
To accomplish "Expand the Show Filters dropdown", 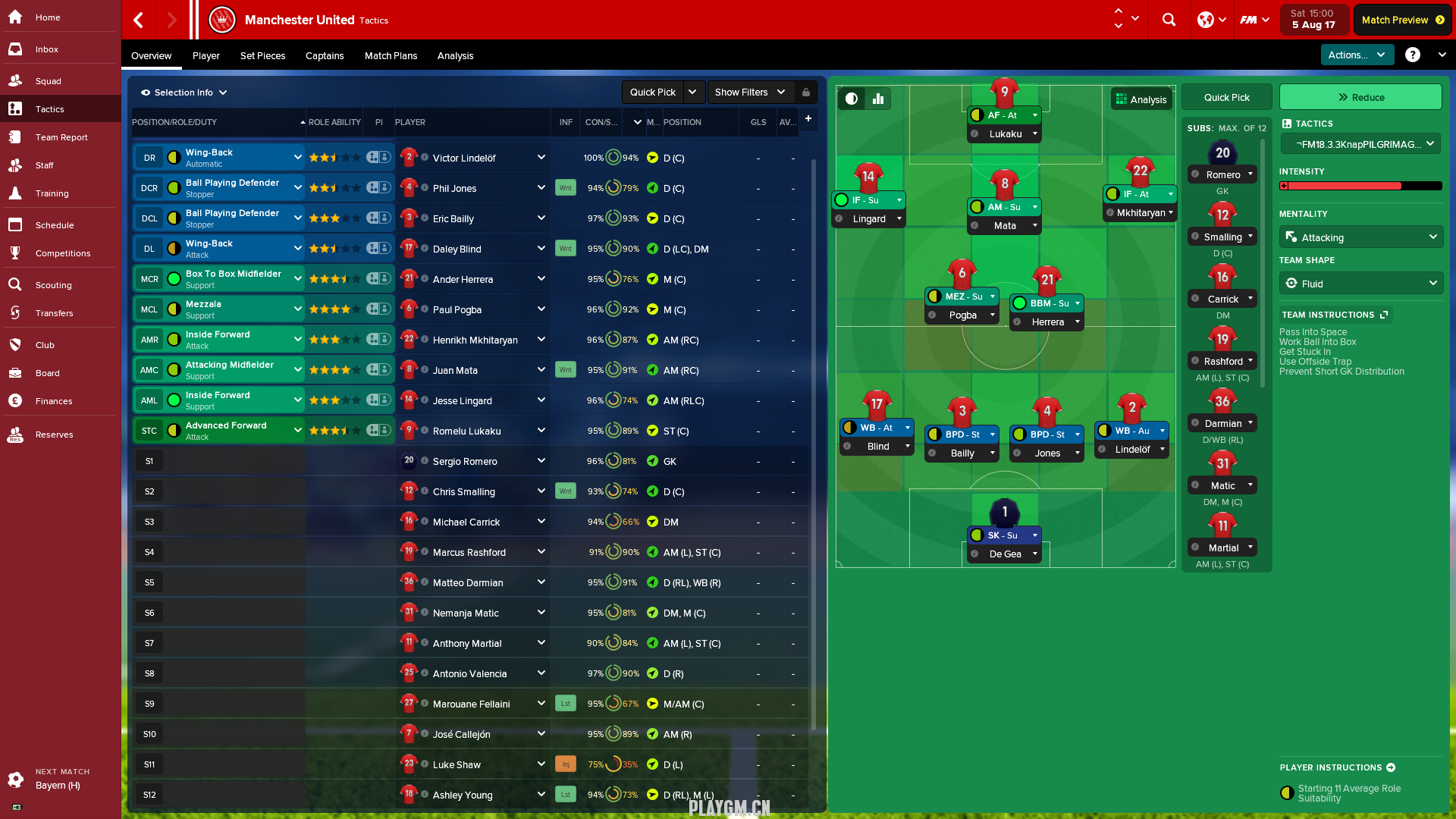I will tap(750, 93).
